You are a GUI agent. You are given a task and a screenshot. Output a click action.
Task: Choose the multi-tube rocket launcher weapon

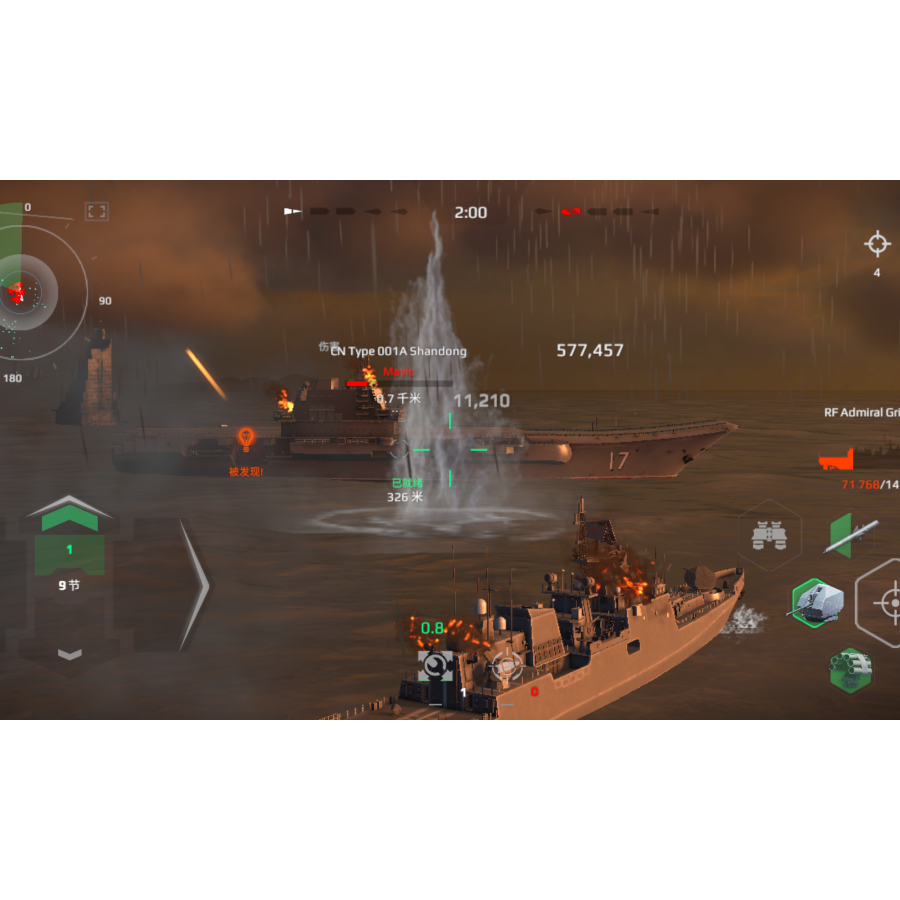[849, 669]
